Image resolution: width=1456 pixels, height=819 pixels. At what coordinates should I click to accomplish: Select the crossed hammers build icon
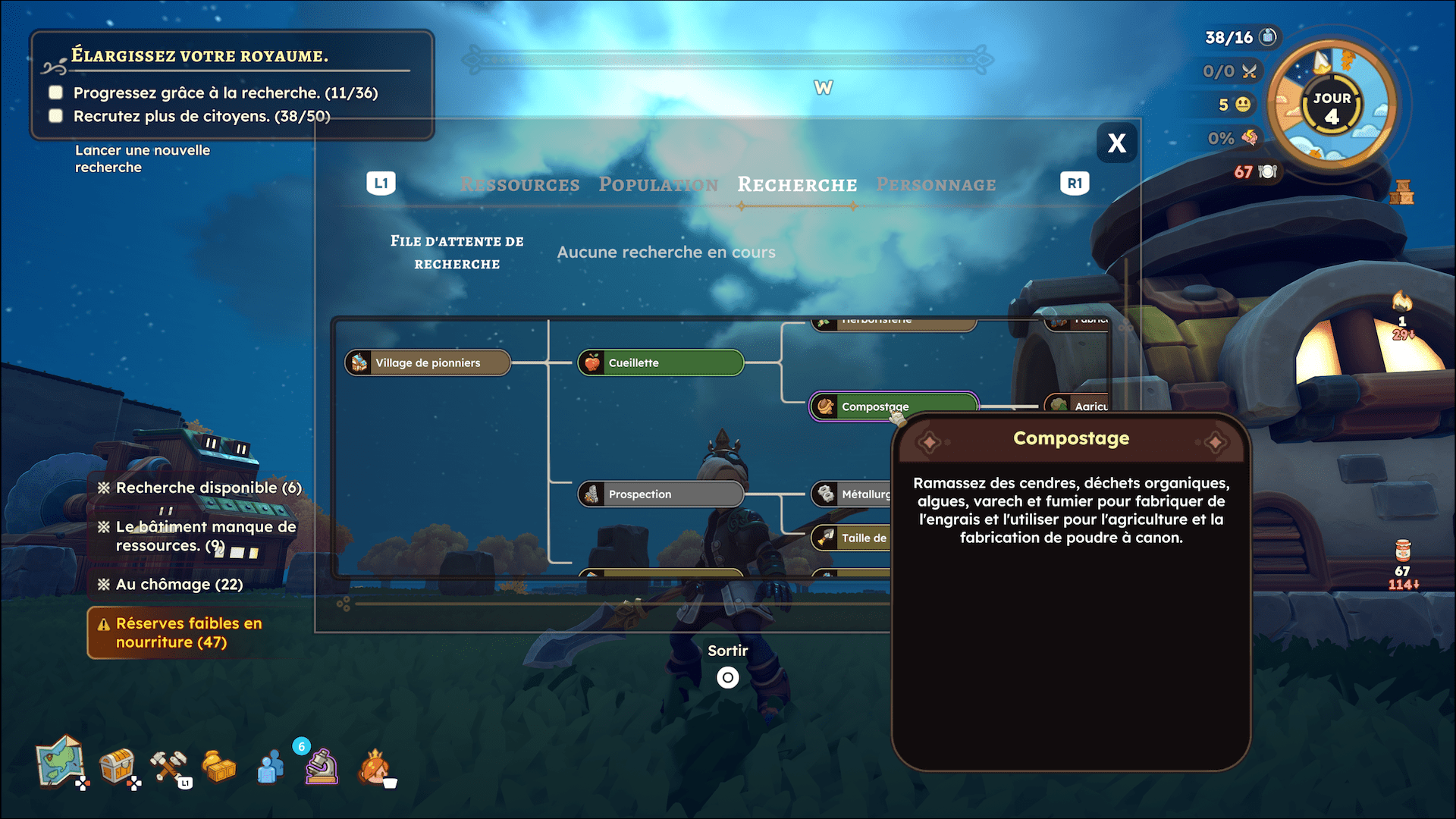168,766
